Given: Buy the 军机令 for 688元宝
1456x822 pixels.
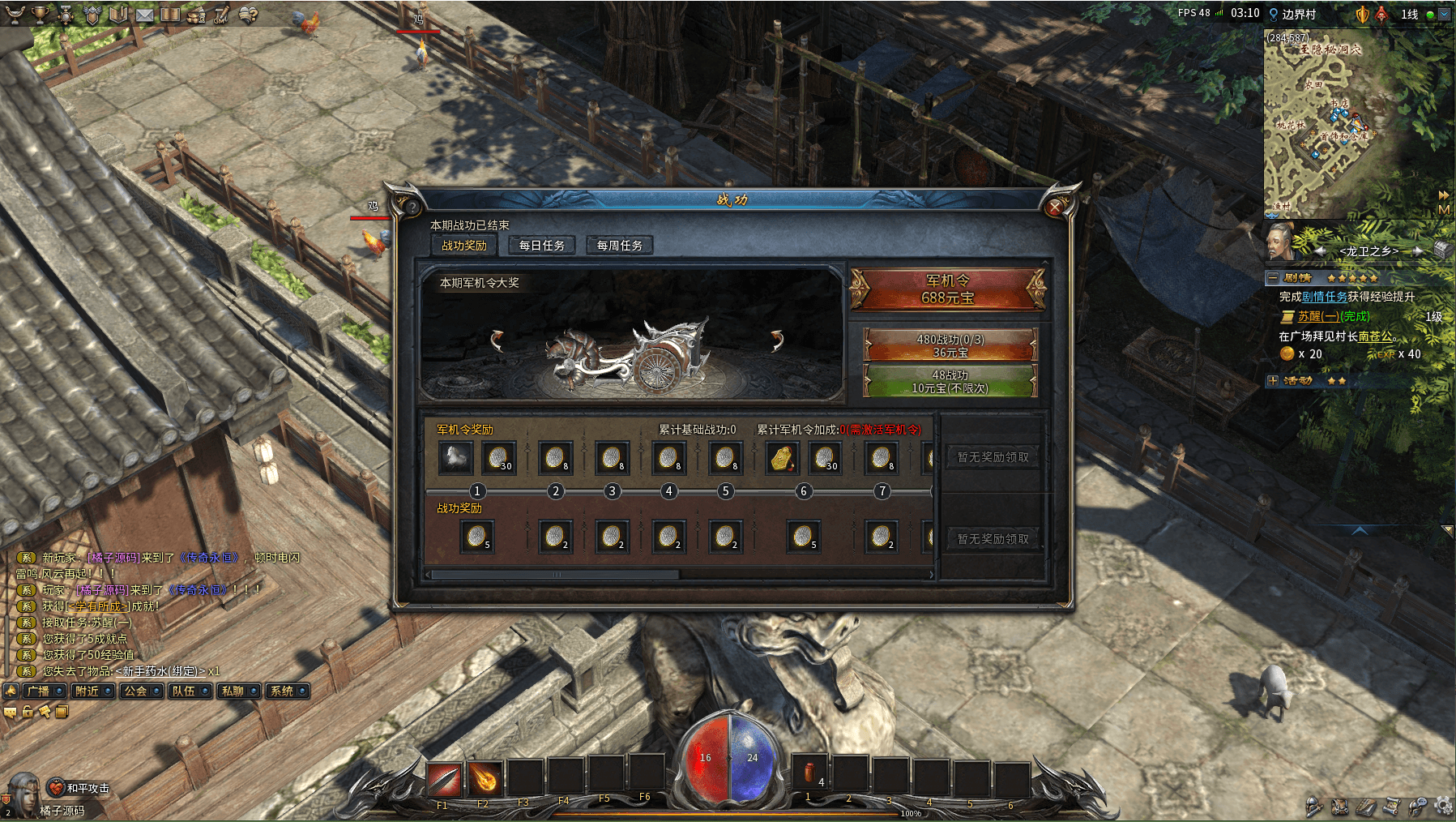Looking at the screenshot, I should tap(948, 289).
